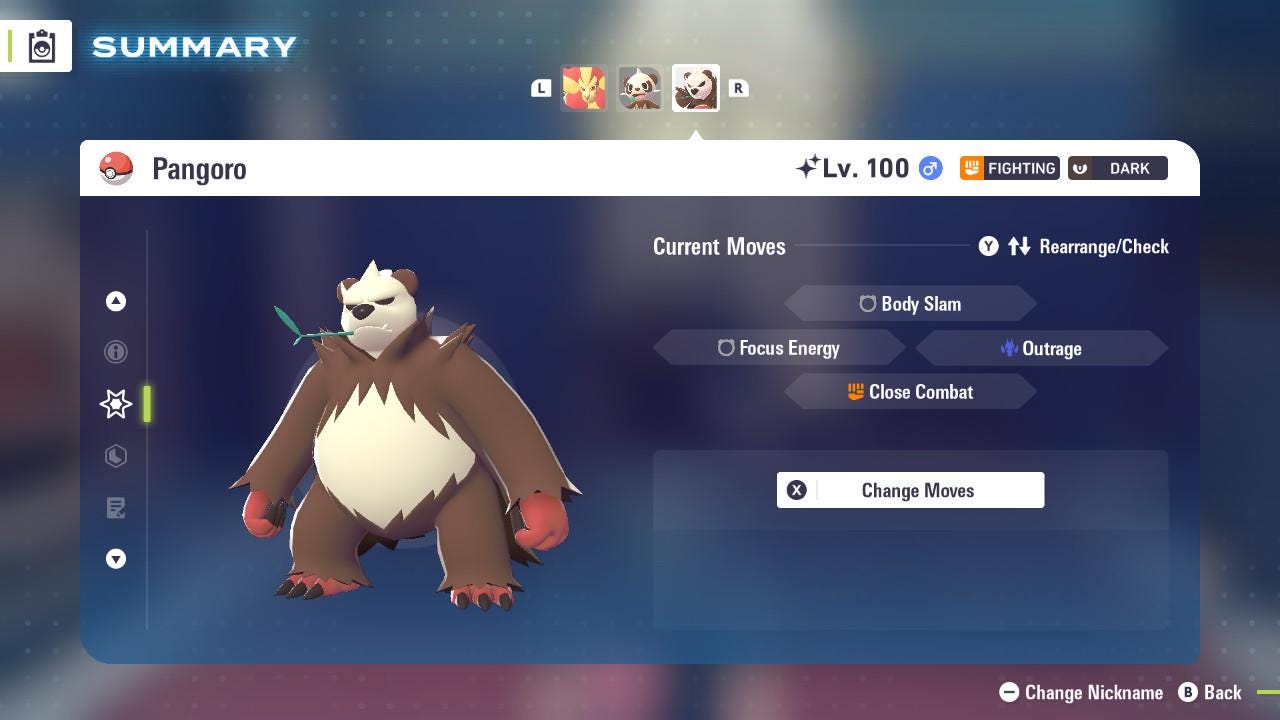This screenshot has height=720, width=1280.
Task: Switch to the first party member's summary
Action: pos(585,88)
